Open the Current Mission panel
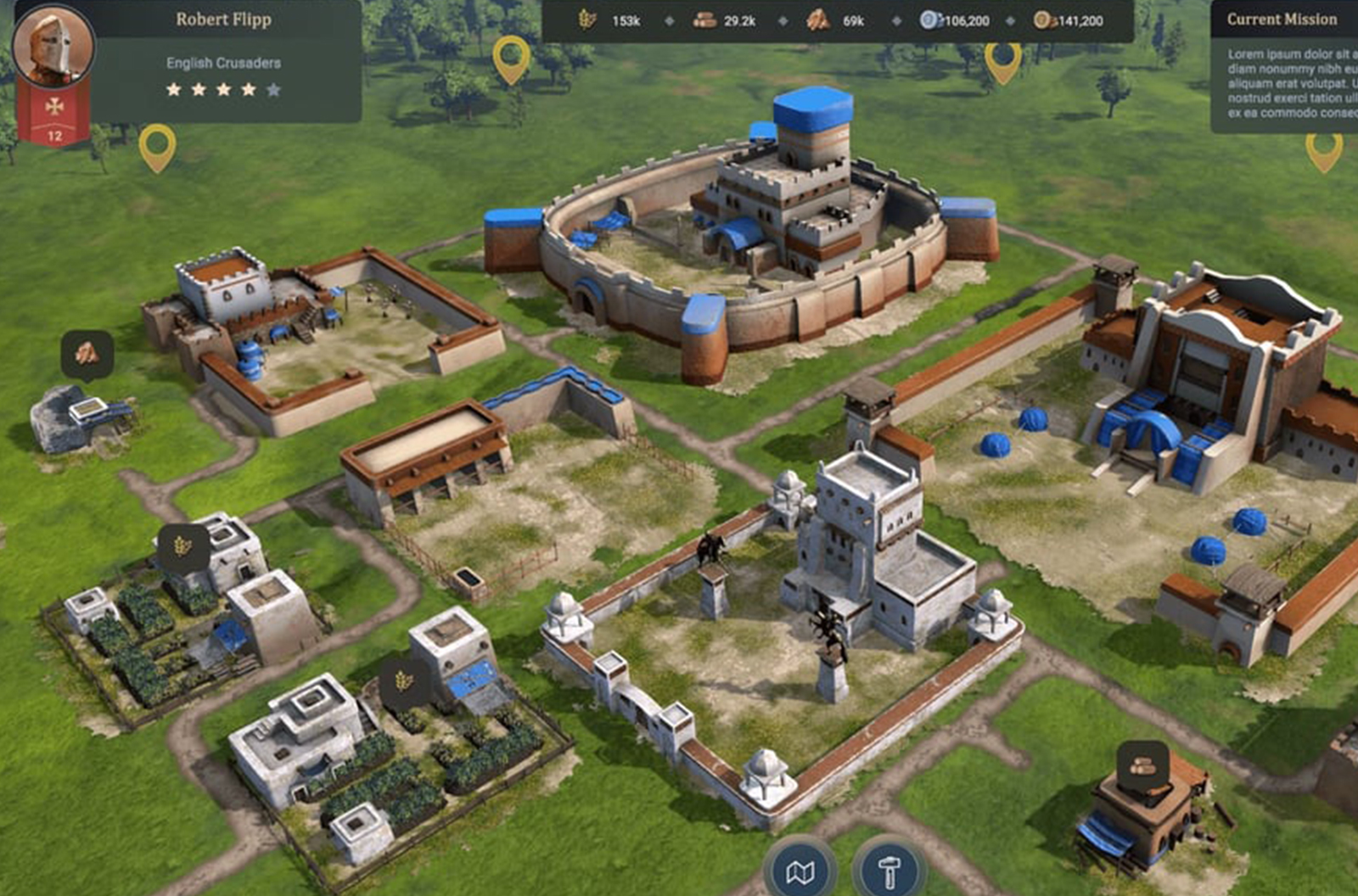The image size is (1358, 896). tap(1282, 19)
